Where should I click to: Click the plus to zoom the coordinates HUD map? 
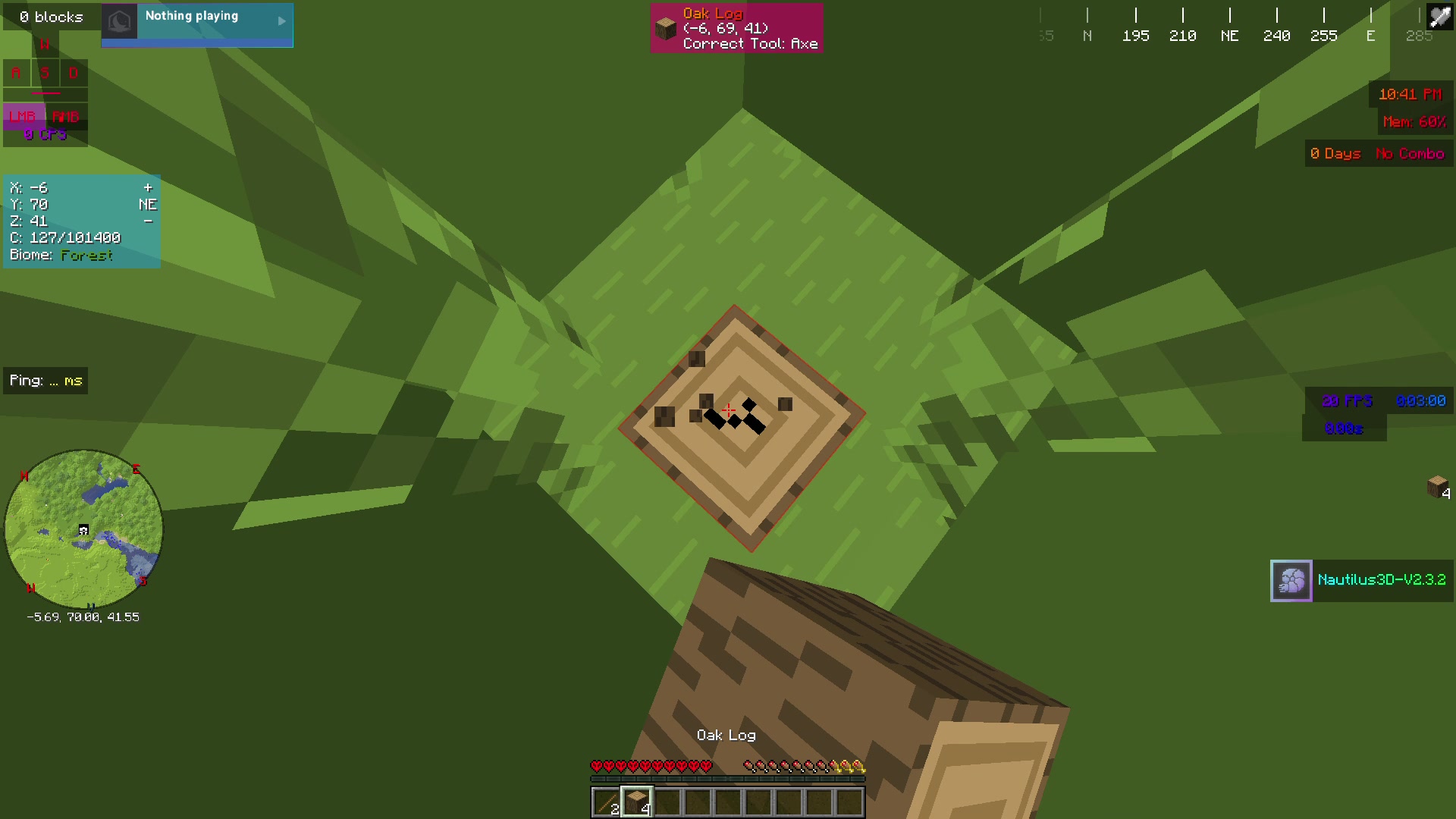coord(149,187)
